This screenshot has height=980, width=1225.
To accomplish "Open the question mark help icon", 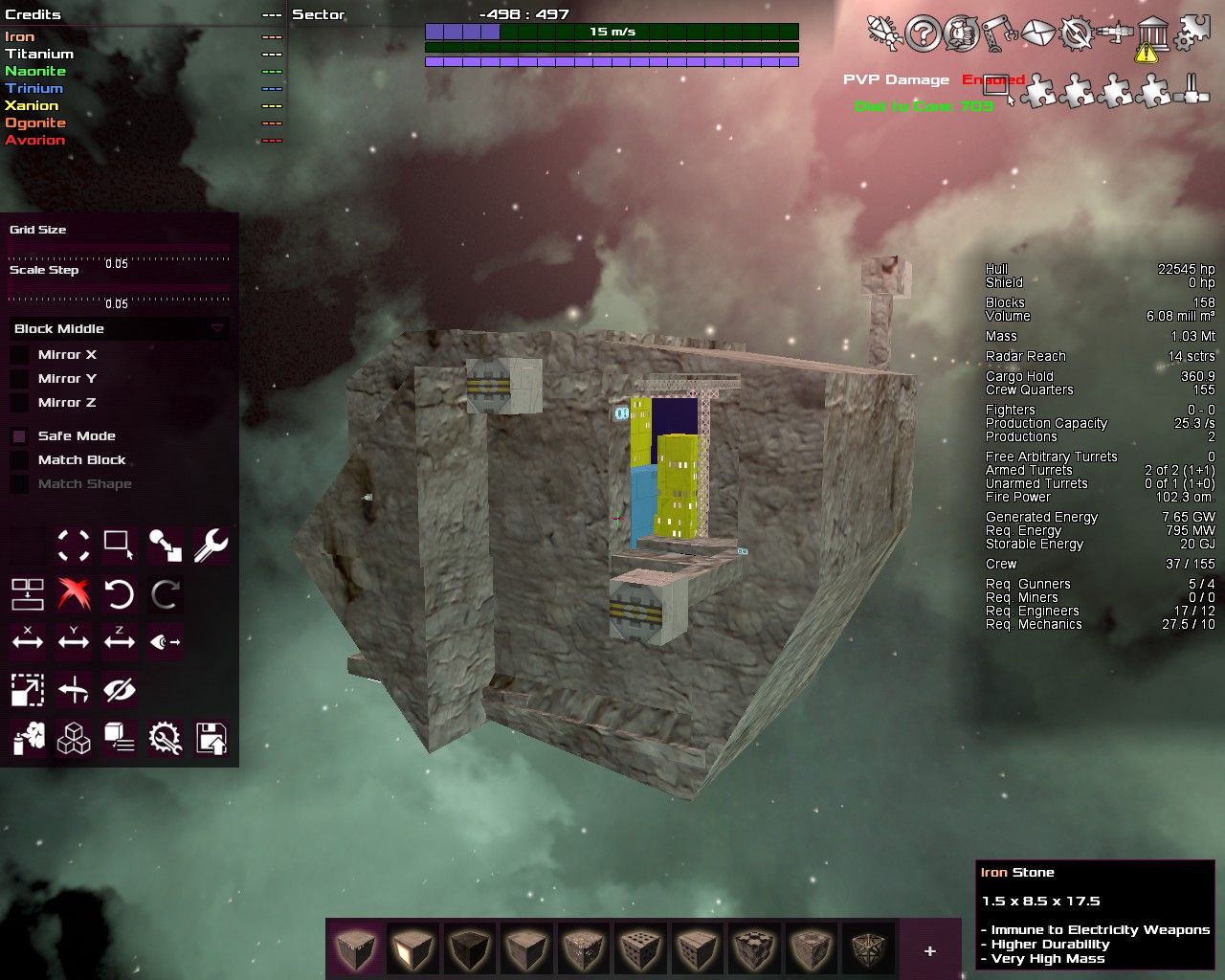I will coord(924,34).
